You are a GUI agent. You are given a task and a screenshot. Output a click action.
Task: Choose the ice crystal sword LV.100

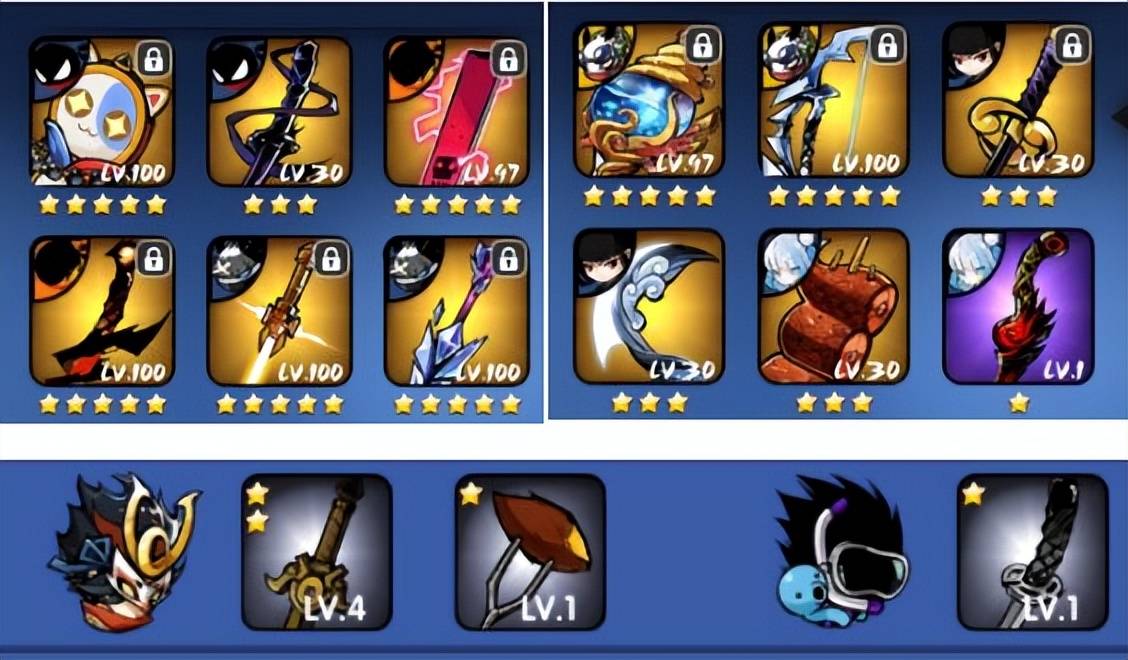[456, 311]
